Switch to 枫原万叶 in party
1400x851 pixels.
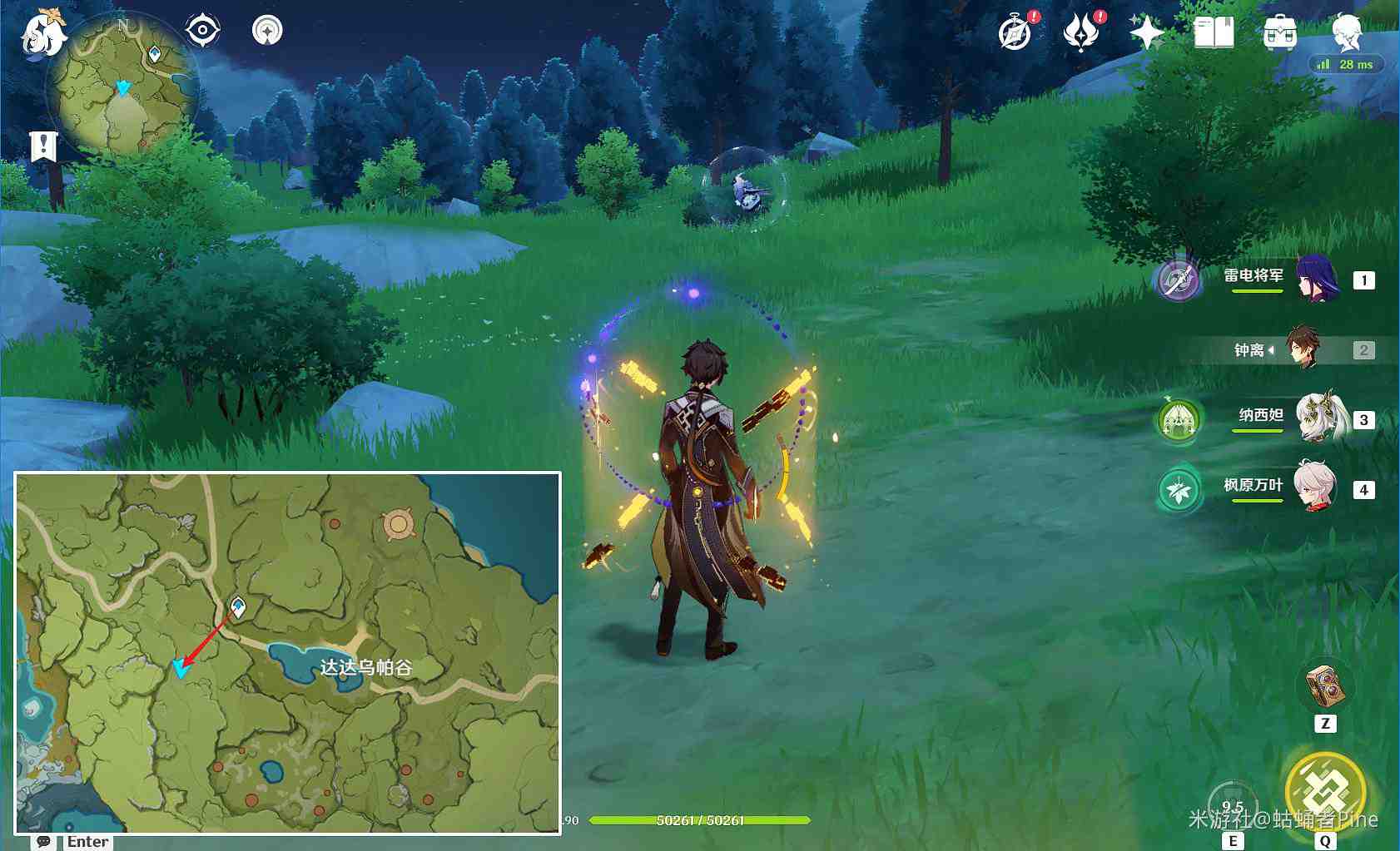click(1315, 487)
